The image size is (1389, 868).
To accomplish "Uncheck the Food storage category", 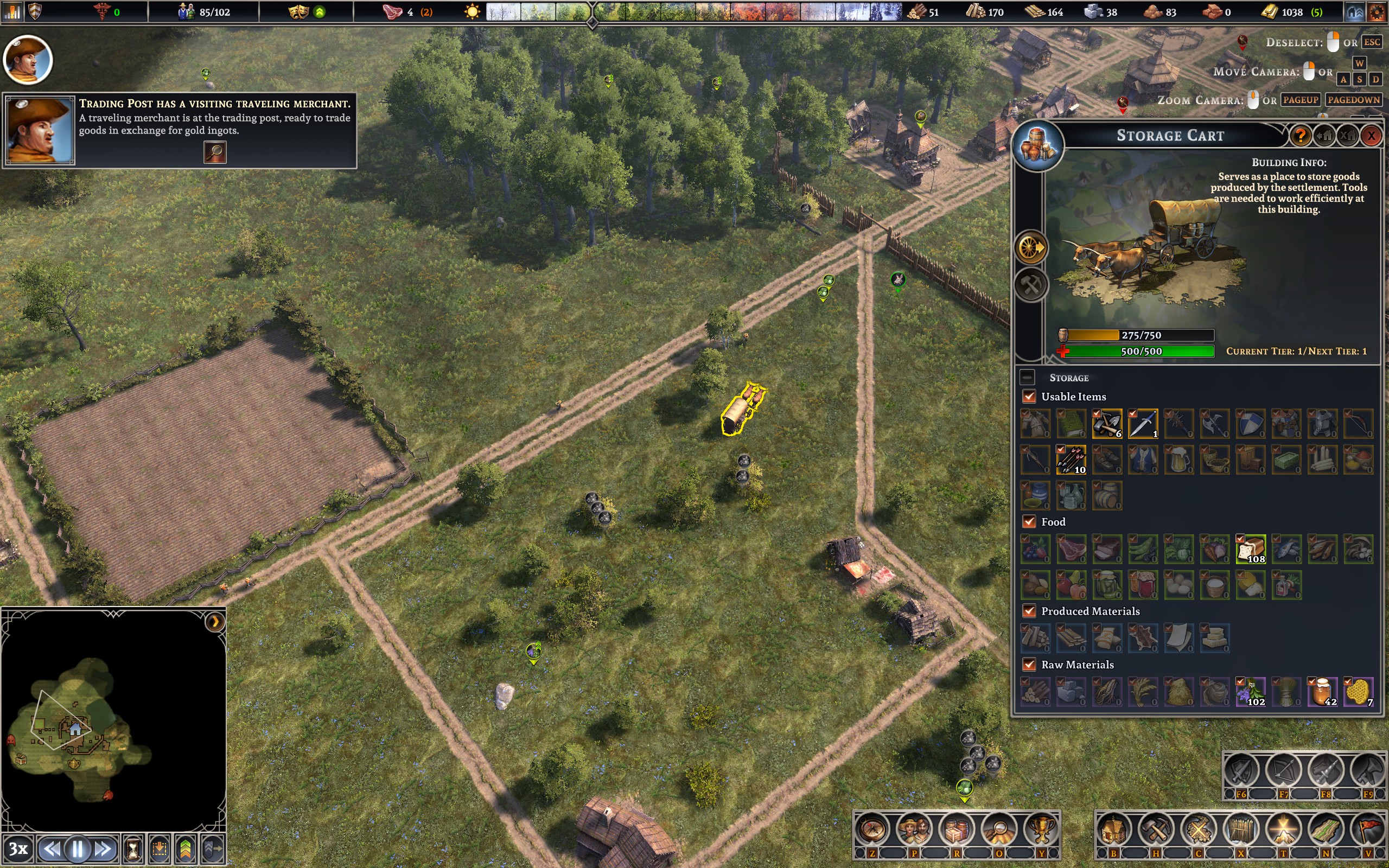I will tap(1029, 522).
